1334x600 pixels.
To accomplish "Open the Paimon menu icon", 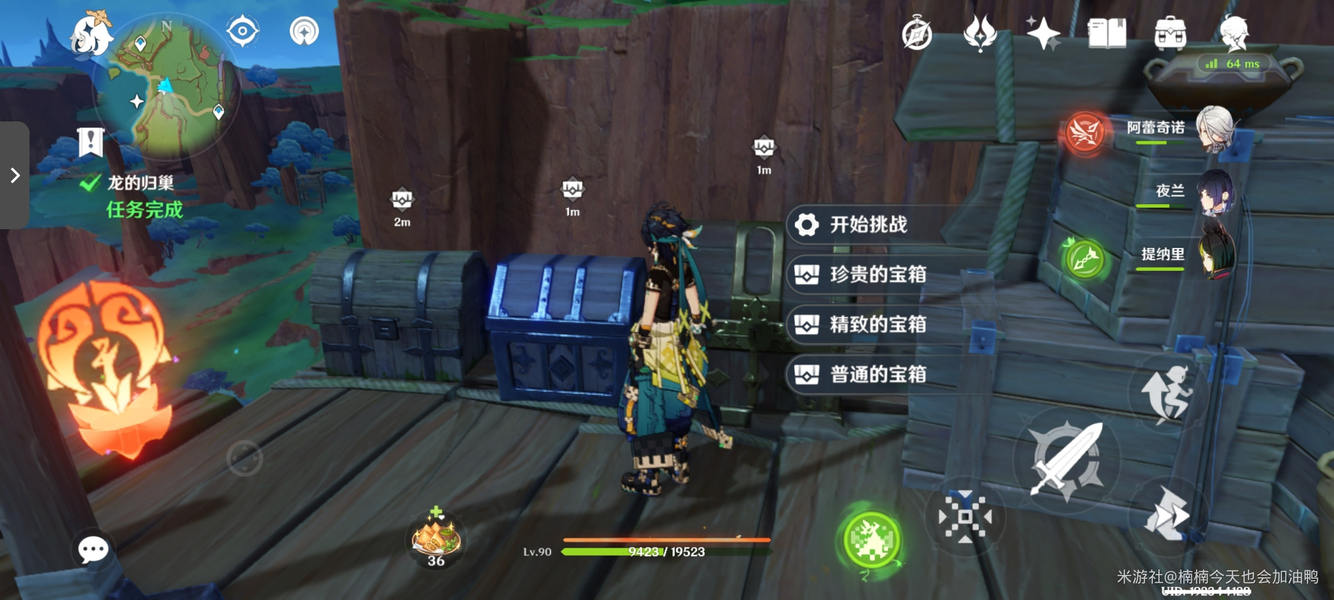I will point(90,35).
